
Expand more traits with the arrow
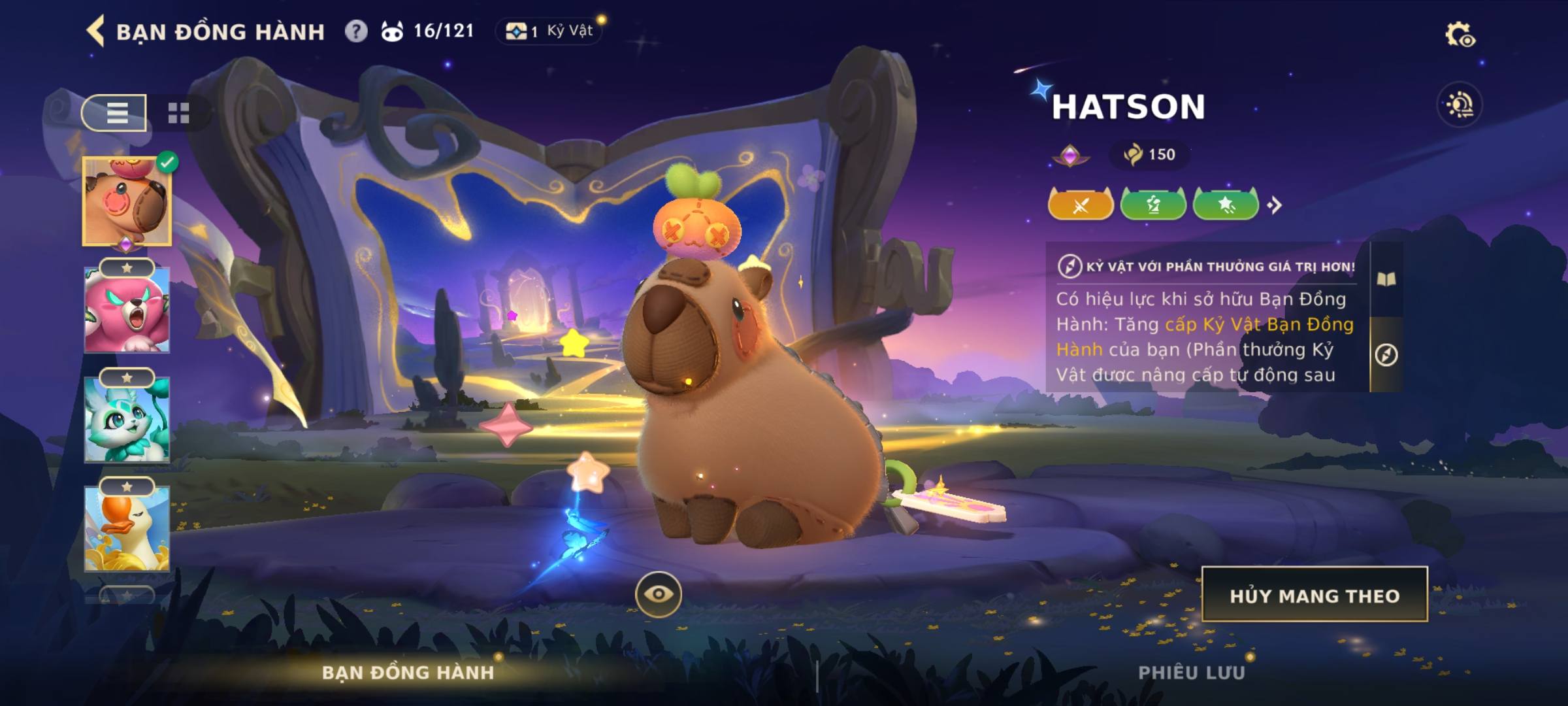click(1275, 206)
